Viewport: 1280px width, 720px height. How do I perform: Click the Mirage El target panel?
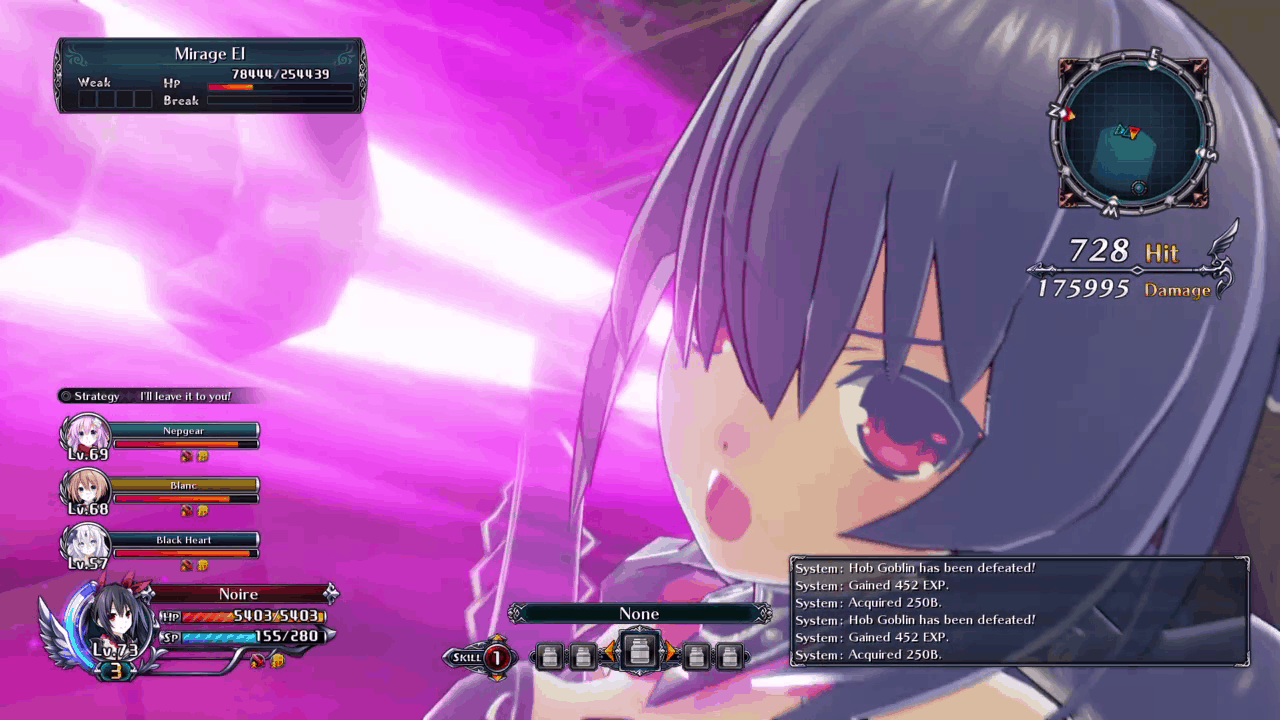(x=210, y=75)
